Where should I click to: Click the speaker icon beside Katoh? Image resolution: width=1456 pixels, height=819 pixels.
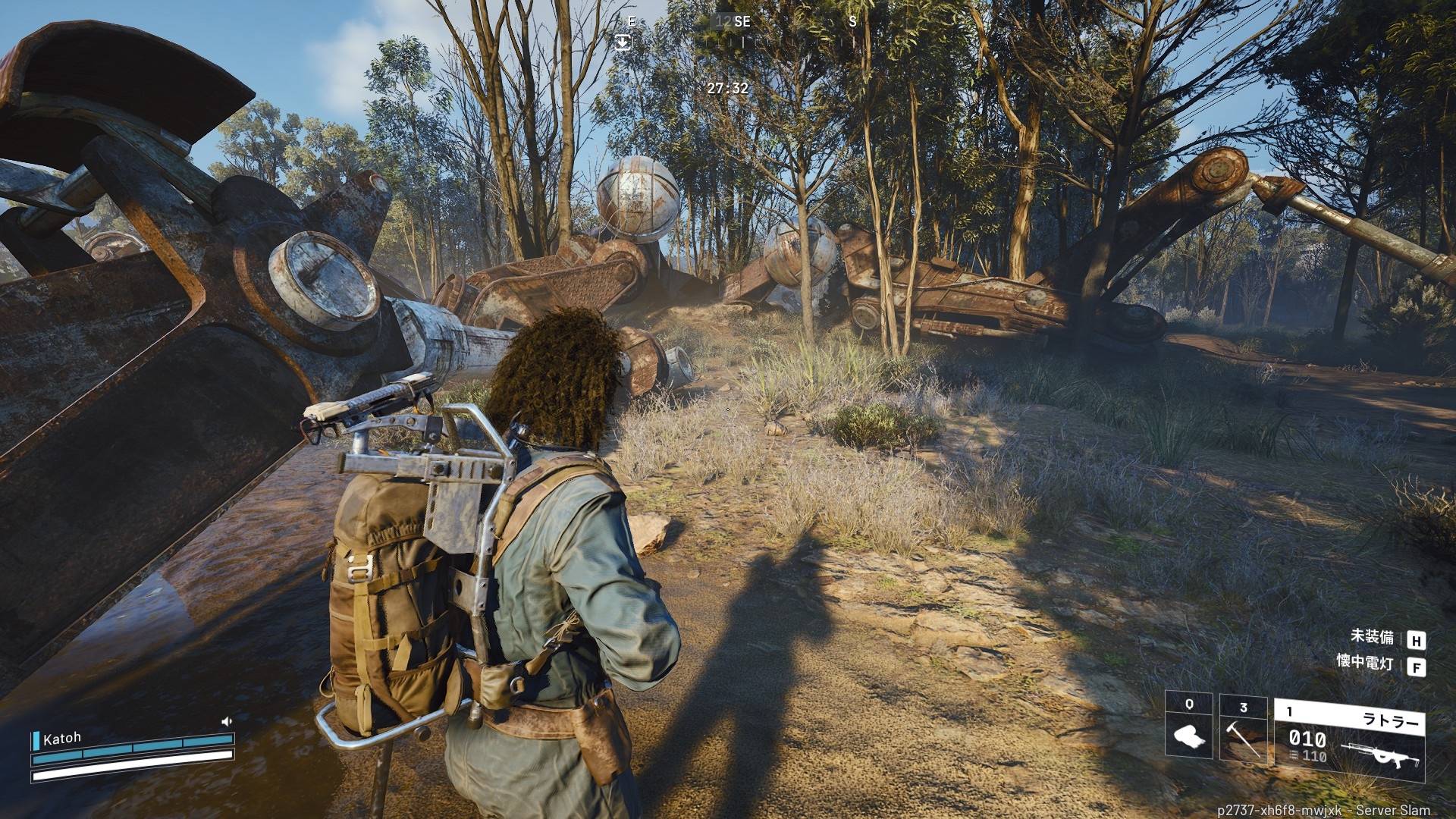pos(226,721)
